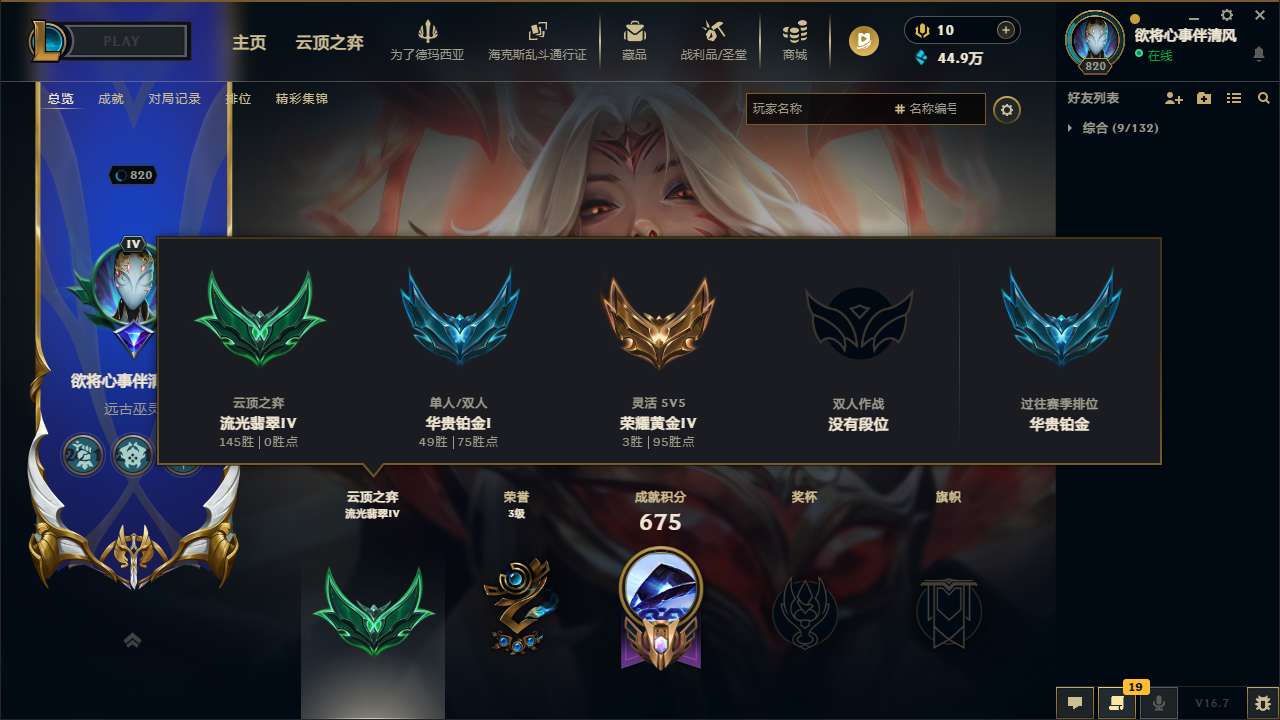Viewport: 1280px width, 720px height.
Task: View updates via the icon with 19 badge
Action: click(1117, 703)
